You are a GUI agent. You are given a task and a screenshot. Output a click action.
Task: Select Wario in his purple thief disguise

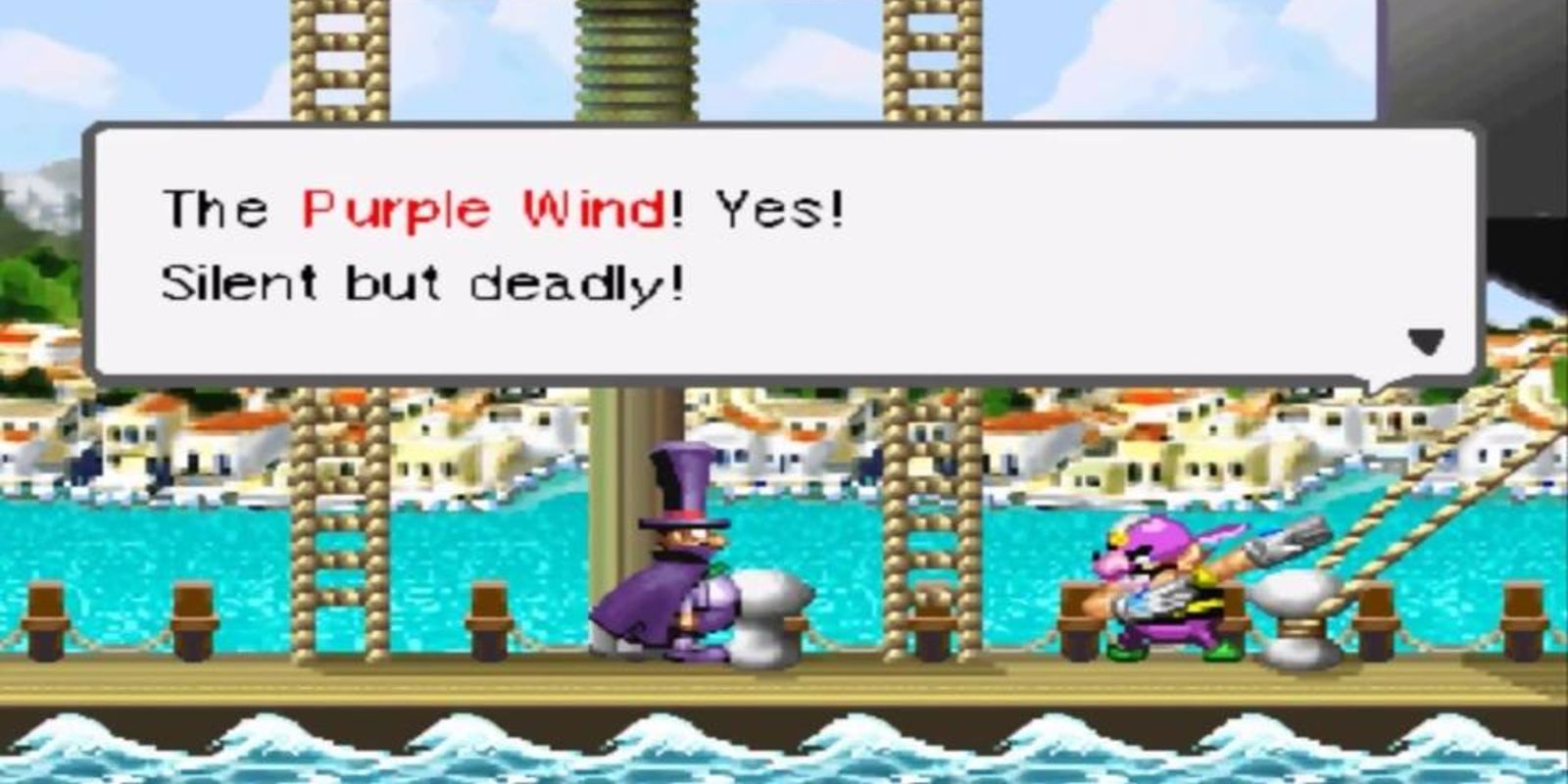pyautogui.click(x=1156, y=588)
